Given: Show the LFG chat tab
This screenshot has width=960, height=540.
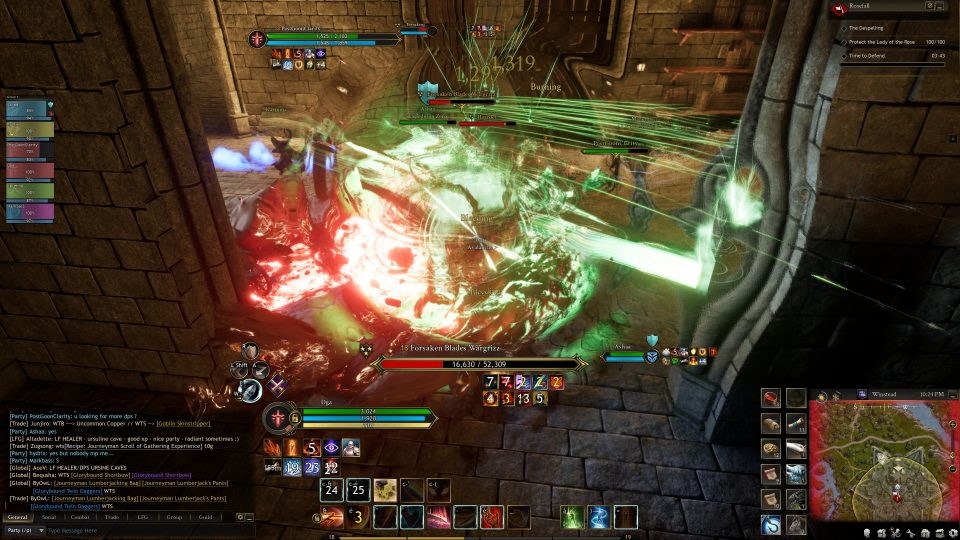Looking at the screenshot, I should pos(142,517).
